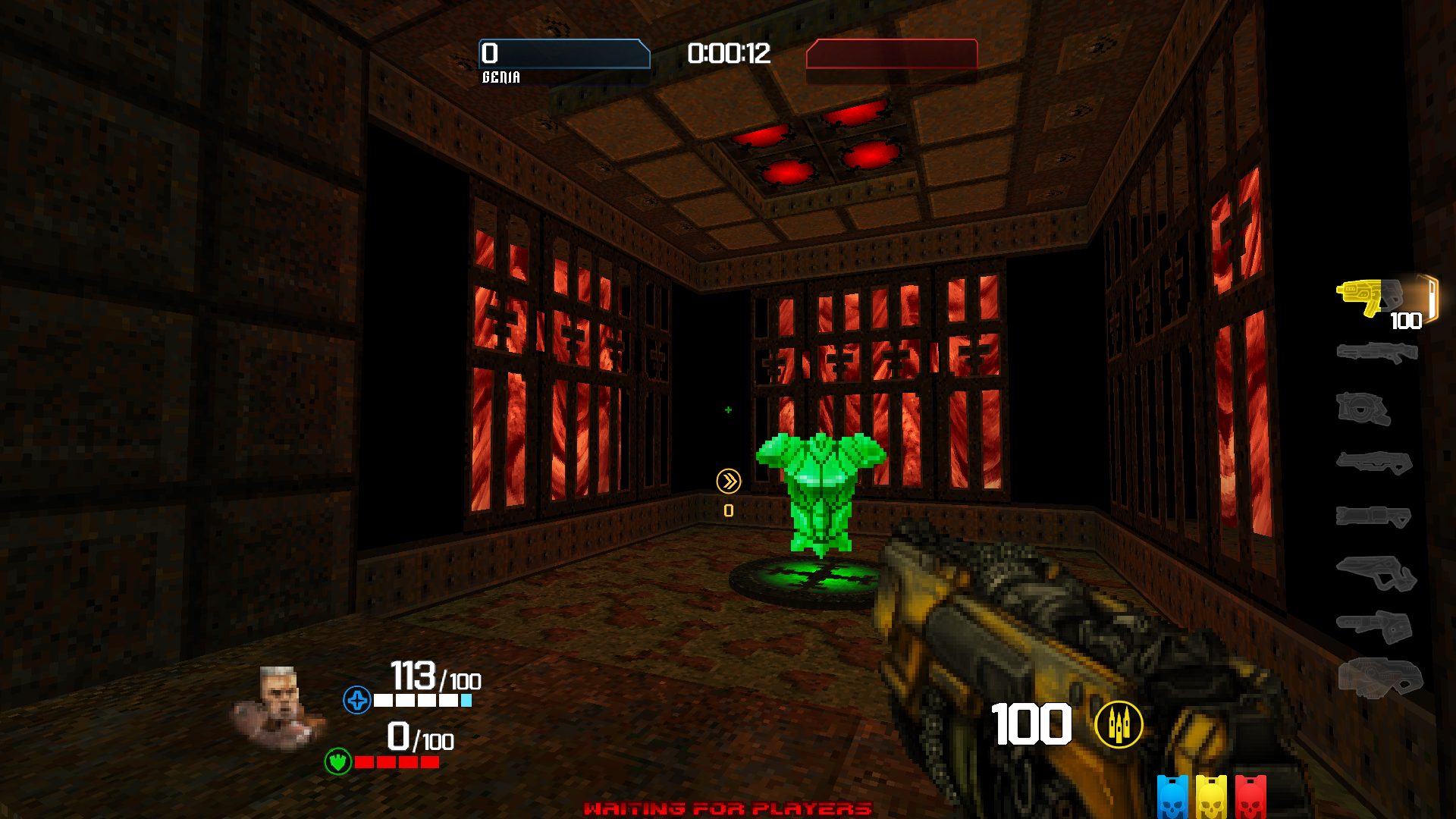Viewport: 1456px width, 819px height.
Task: Choose the greyed-out shotgun weapon icon
Action: 1376,353
